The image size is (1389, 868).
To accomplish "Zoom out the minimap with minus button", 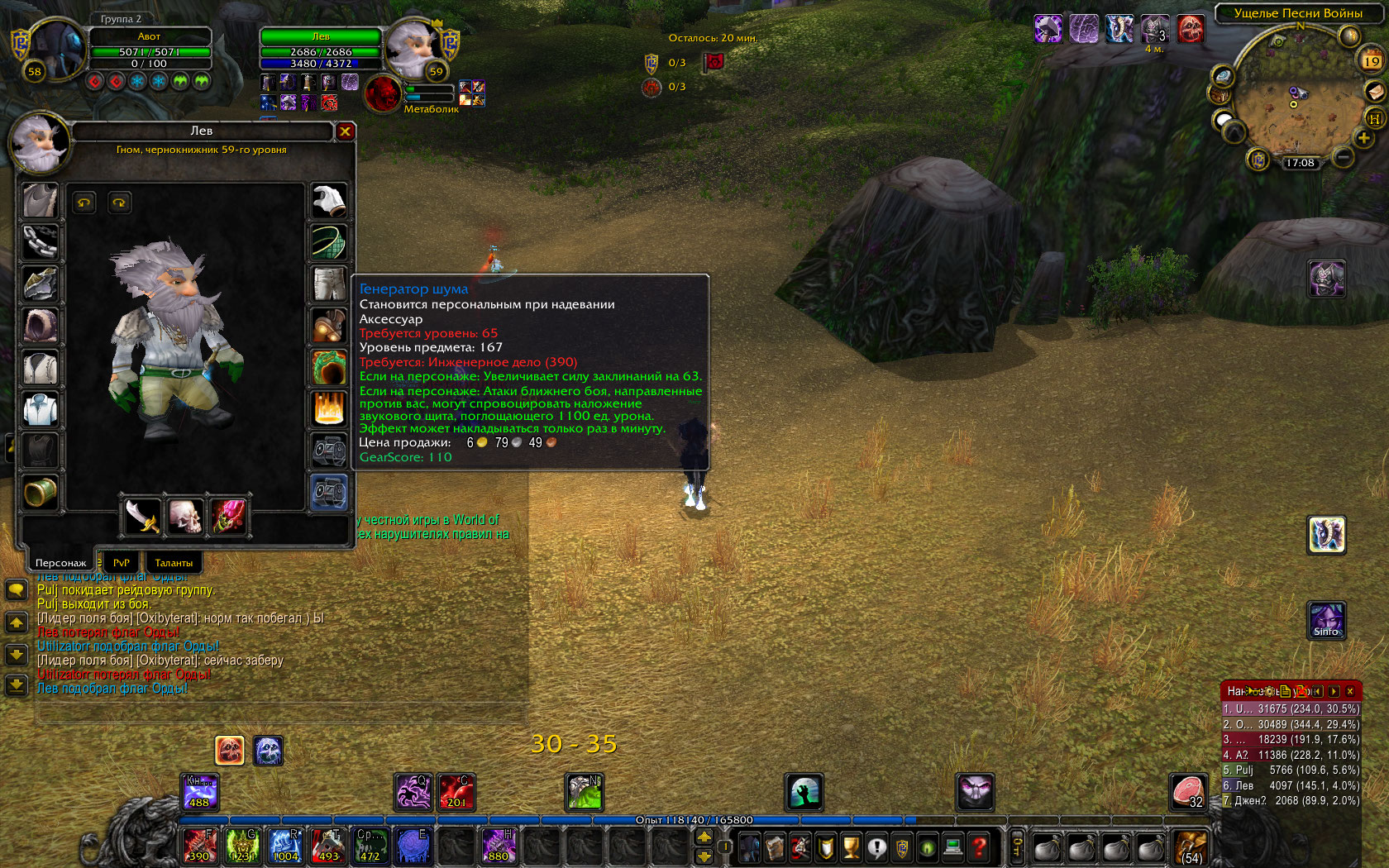I will click(x=1343, y=156).
